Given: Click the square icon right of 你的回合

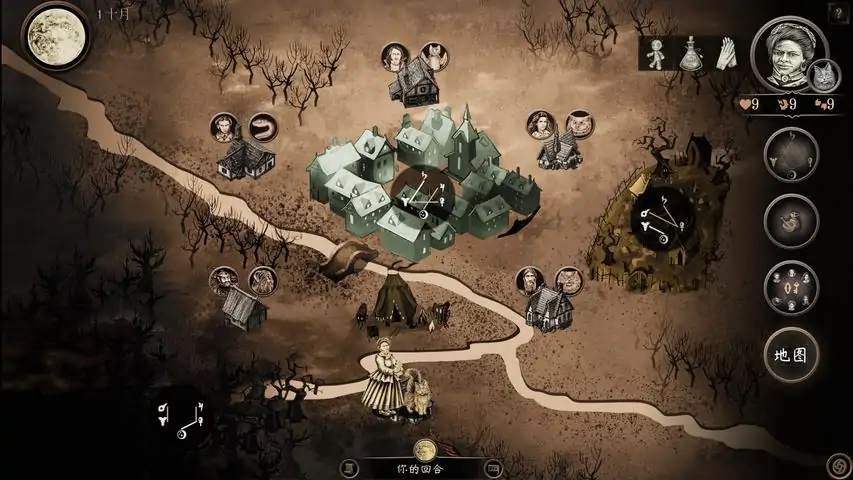Looking at the screenshot, I should tap(491, 467).
